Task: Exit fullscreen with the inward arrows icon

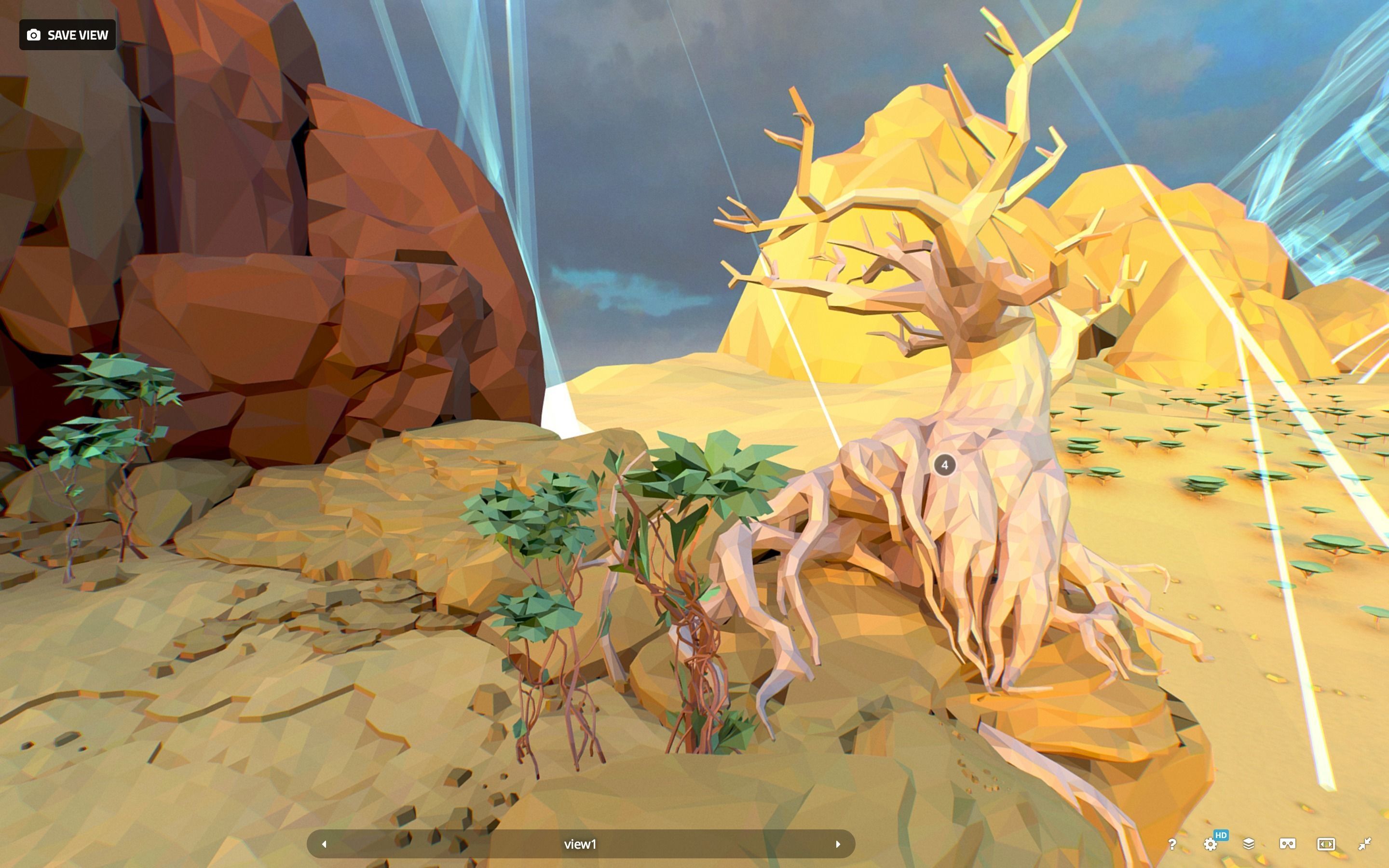Action: pyautogui.click(x=1365, y=844)
